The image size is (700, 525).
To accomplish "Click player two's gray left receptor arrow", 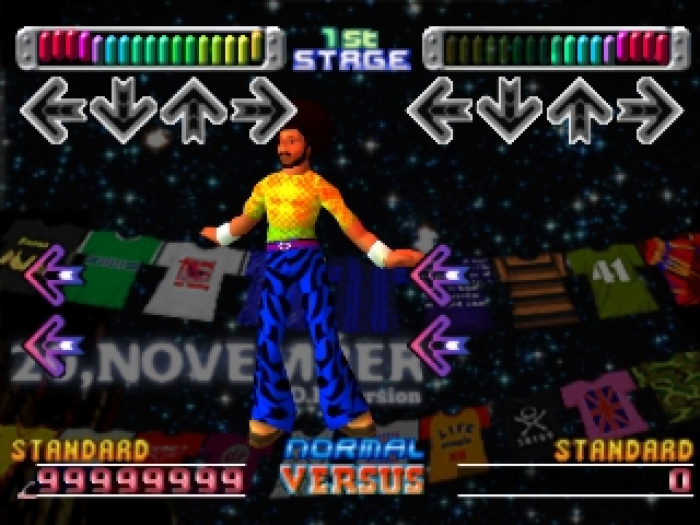I will [439, 110].
